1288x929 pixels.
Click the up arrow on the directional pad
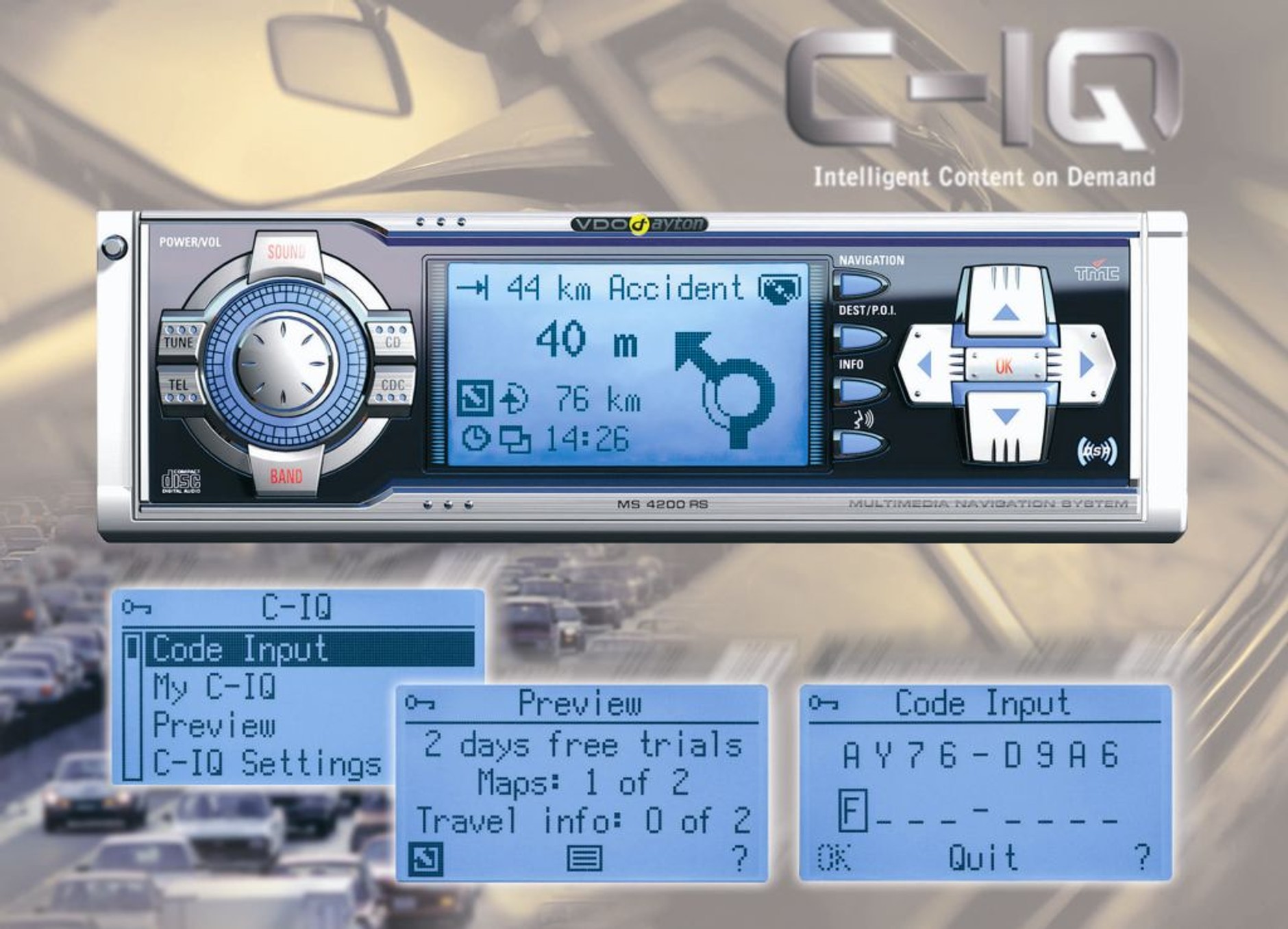pos(1005,310)
